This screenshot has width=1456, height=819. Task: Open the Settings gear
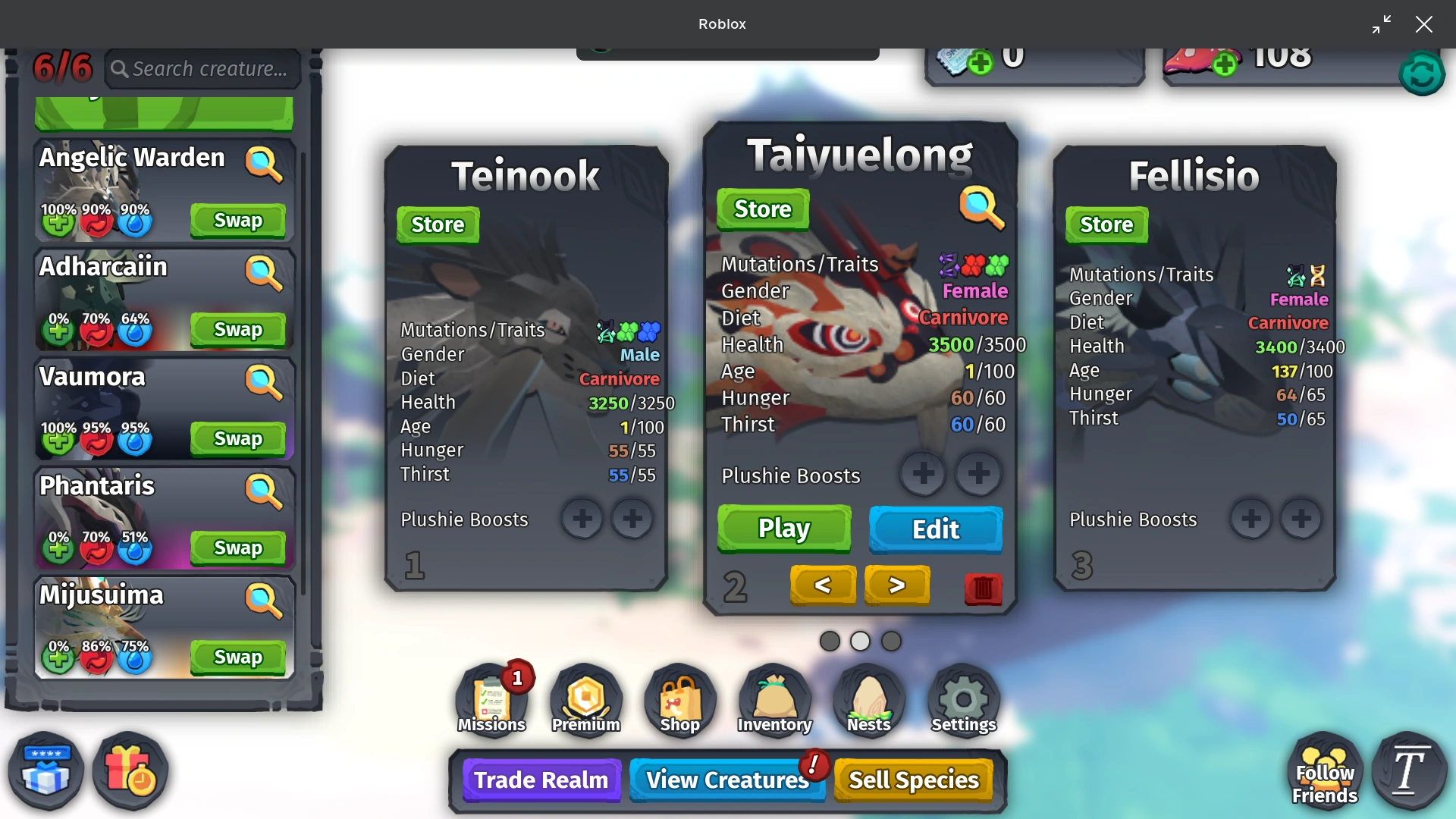point(962,698)
